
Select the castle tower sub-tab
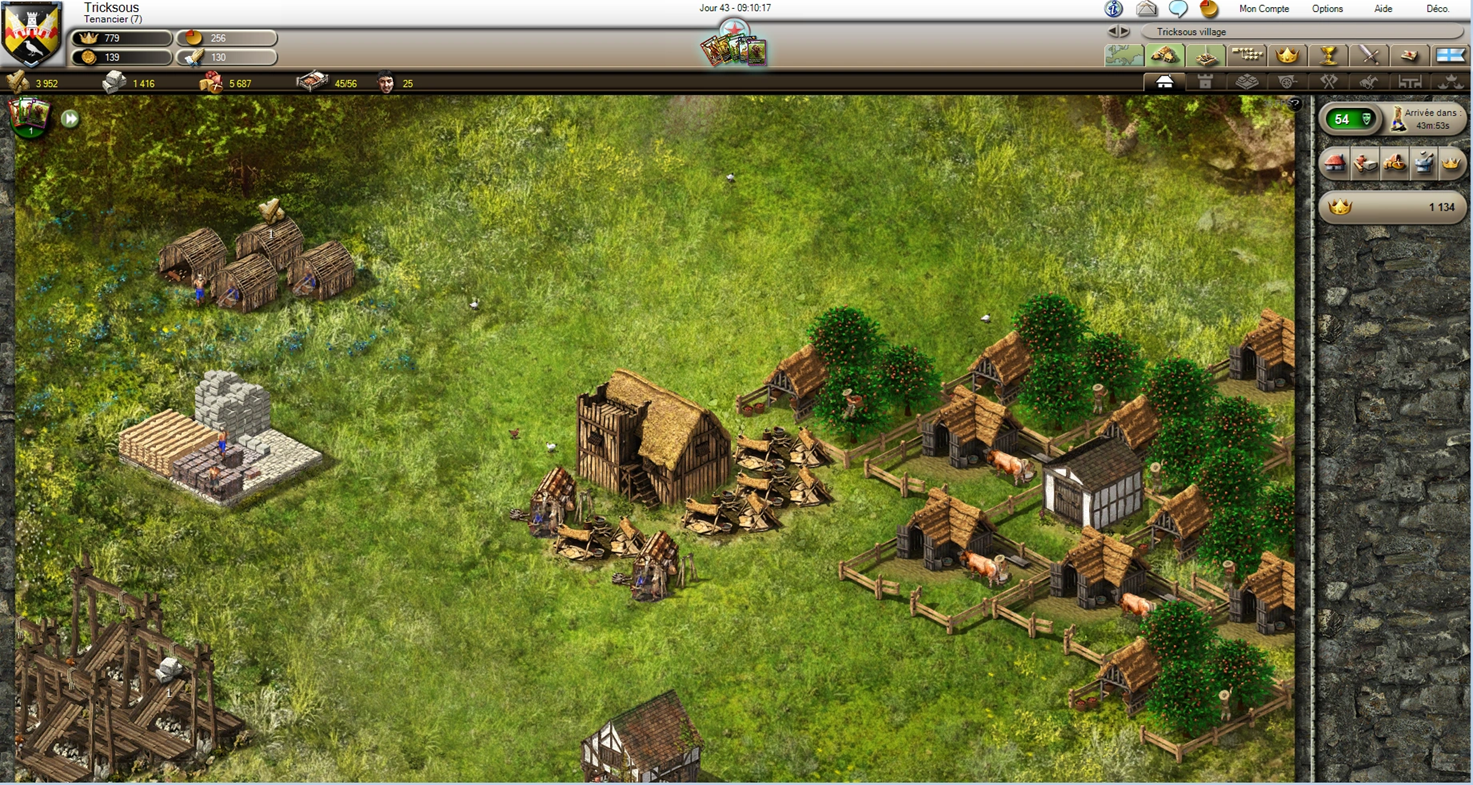pos(1205,82)
